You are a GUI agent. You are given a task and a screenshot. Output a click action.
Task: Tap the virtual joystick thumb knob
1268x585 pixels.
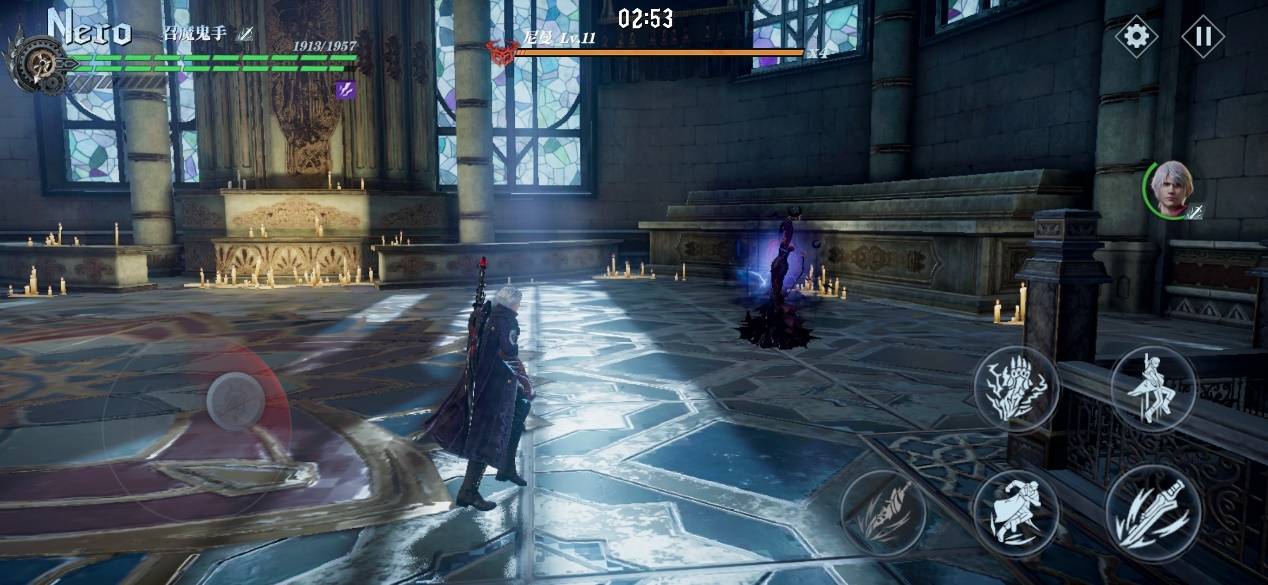tap(236, 401)
